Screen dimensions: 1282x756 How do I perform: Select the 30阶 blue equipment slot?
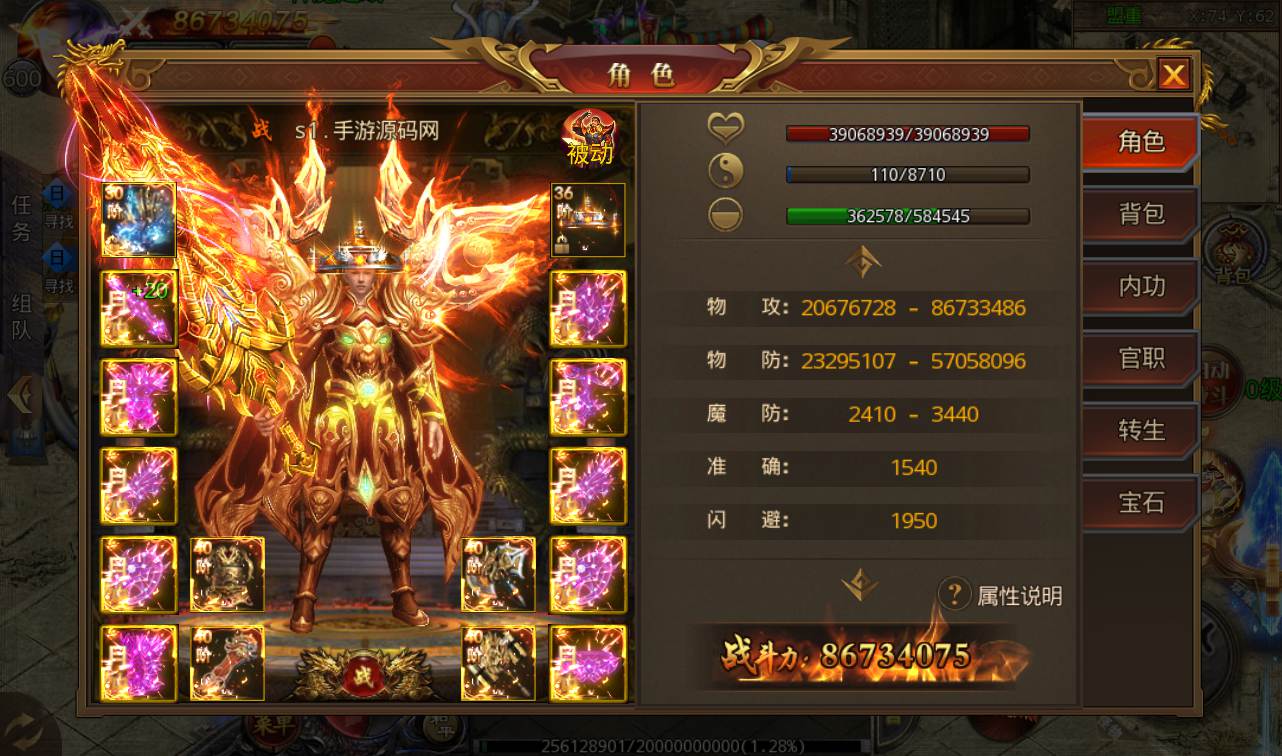tap(139, 220)
